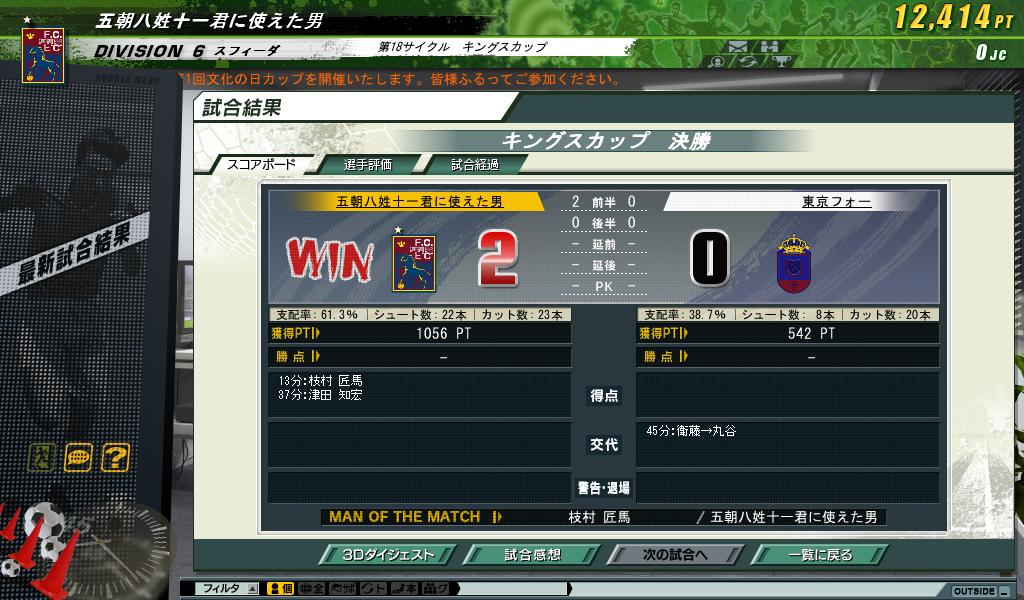Click the 東京フォー team name
Screen dimensions: 1024x600
coord(836,202)
